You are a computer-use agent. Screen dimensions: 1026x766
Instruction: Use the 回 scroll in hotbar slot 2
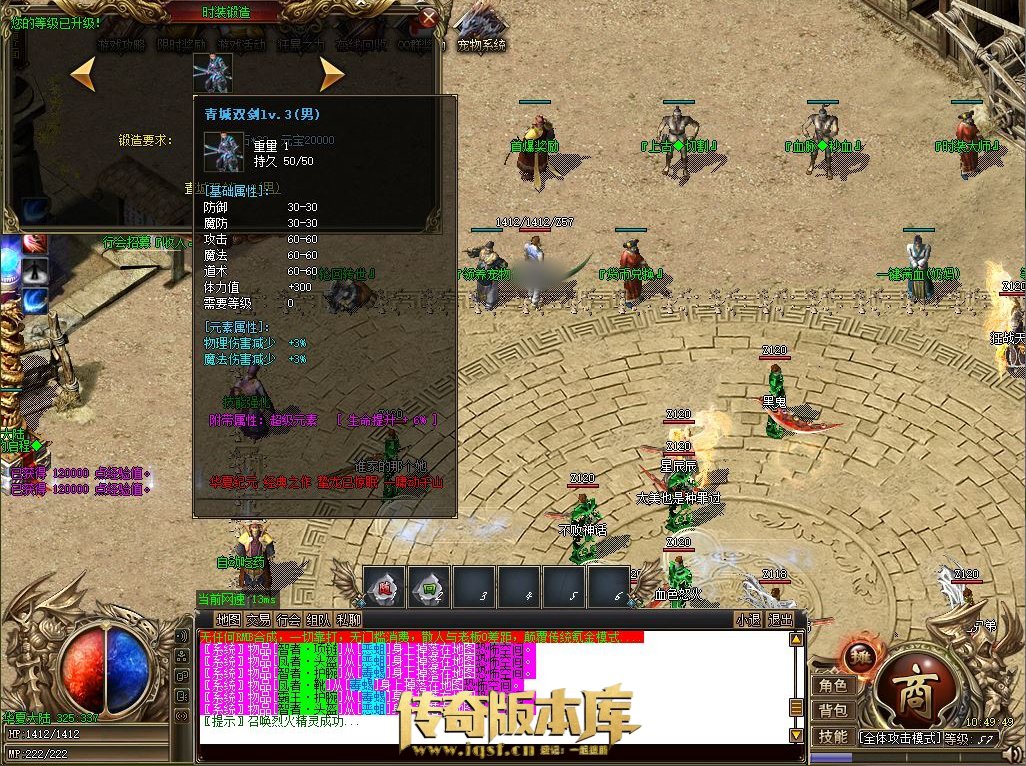coord(429,586)
